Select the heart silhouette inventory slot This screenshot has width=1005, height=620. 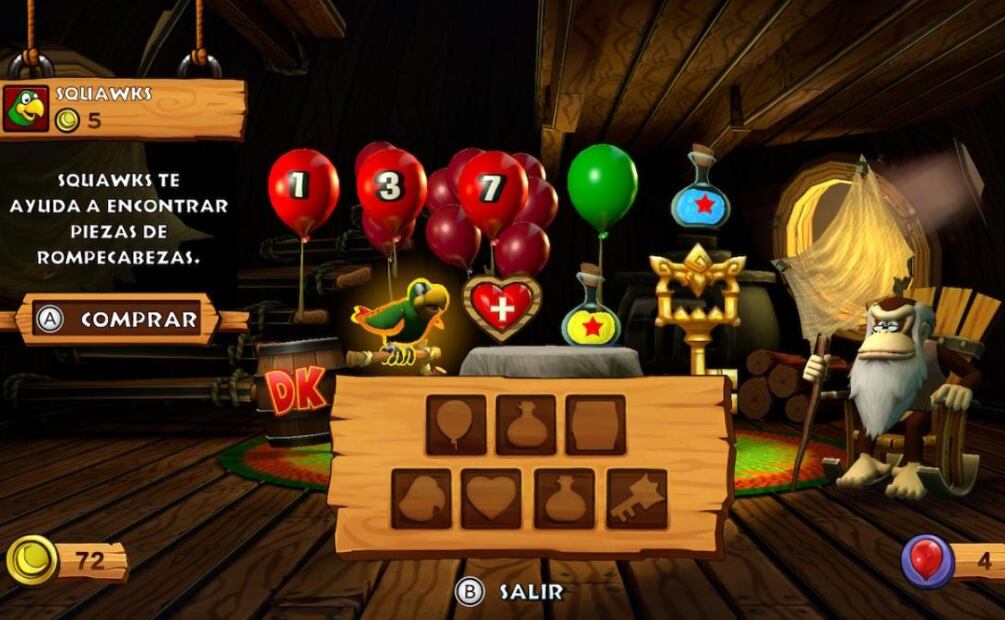point(490,498)
